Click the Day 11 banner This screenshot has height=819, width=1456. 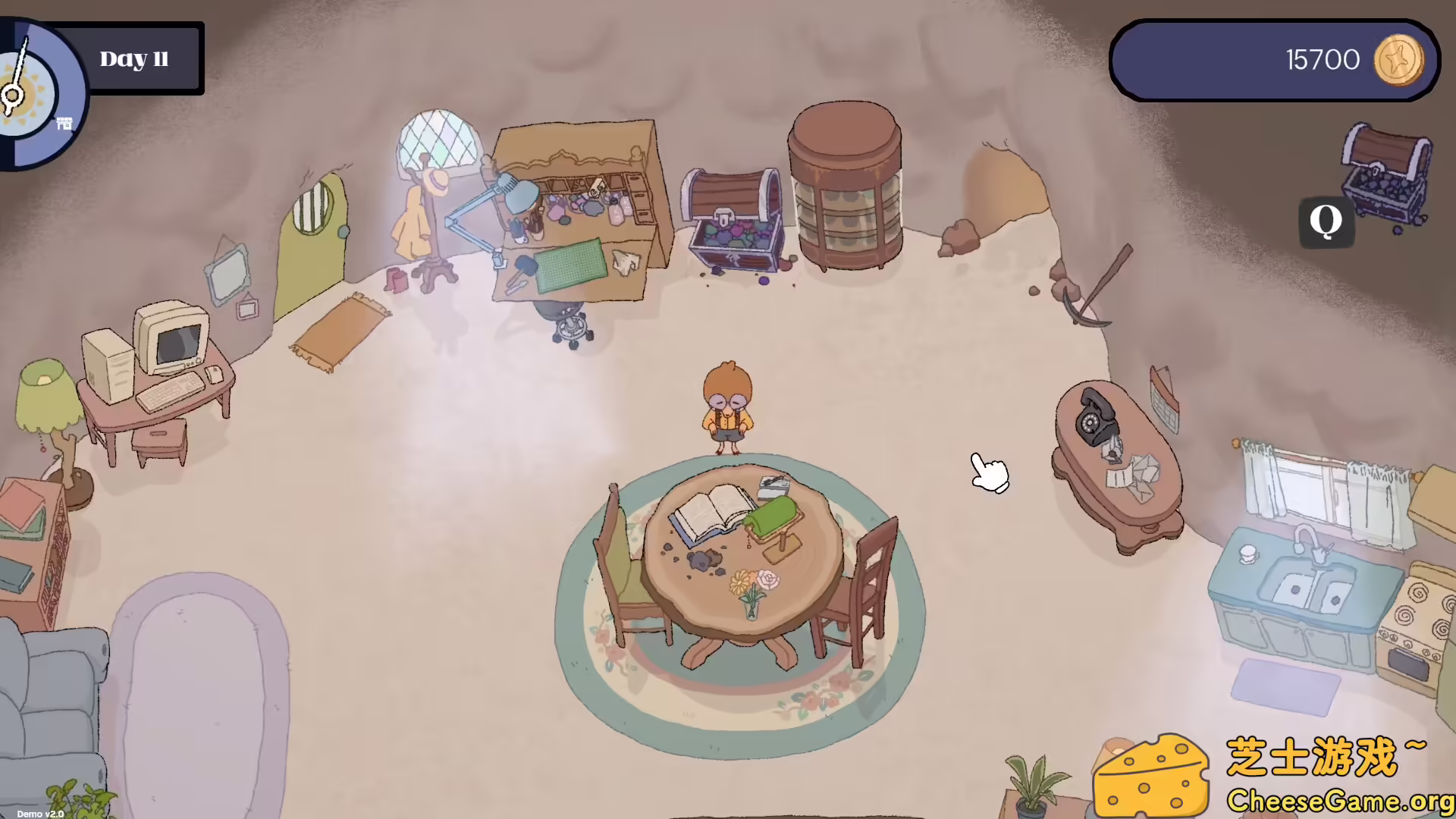[135, 58]
